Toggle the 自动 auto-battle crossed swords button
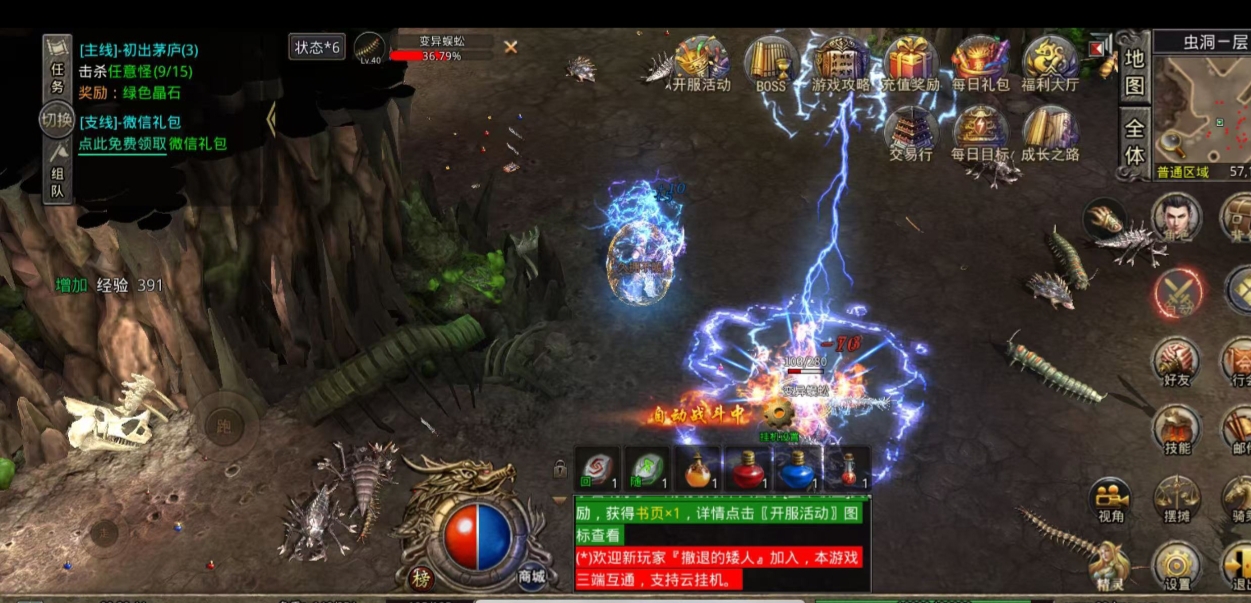The width and height of the screenshot is (1251, 603). pos(1178,294)
